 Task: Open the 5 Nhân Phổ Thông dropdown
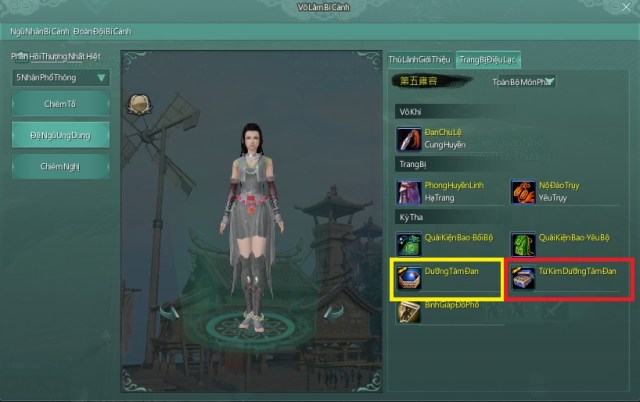(61, 77)
